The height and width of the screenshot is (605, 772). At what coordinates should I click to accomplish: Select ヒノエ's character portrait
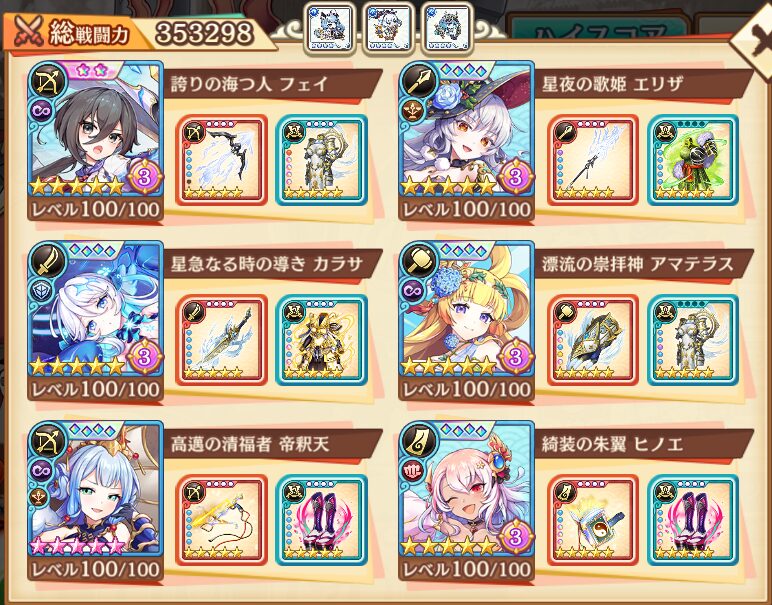(466, 490)
